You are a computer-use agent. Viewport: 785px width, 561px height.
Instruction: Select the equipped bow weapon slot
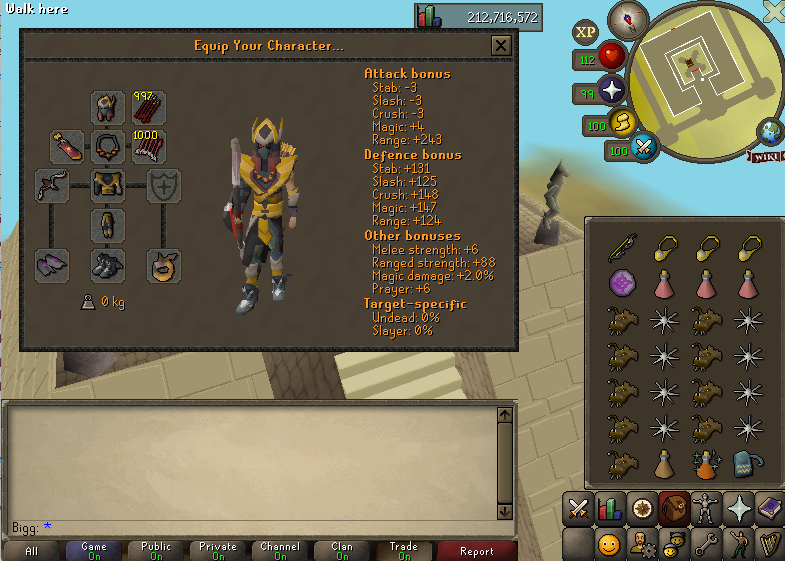[51, 185]
